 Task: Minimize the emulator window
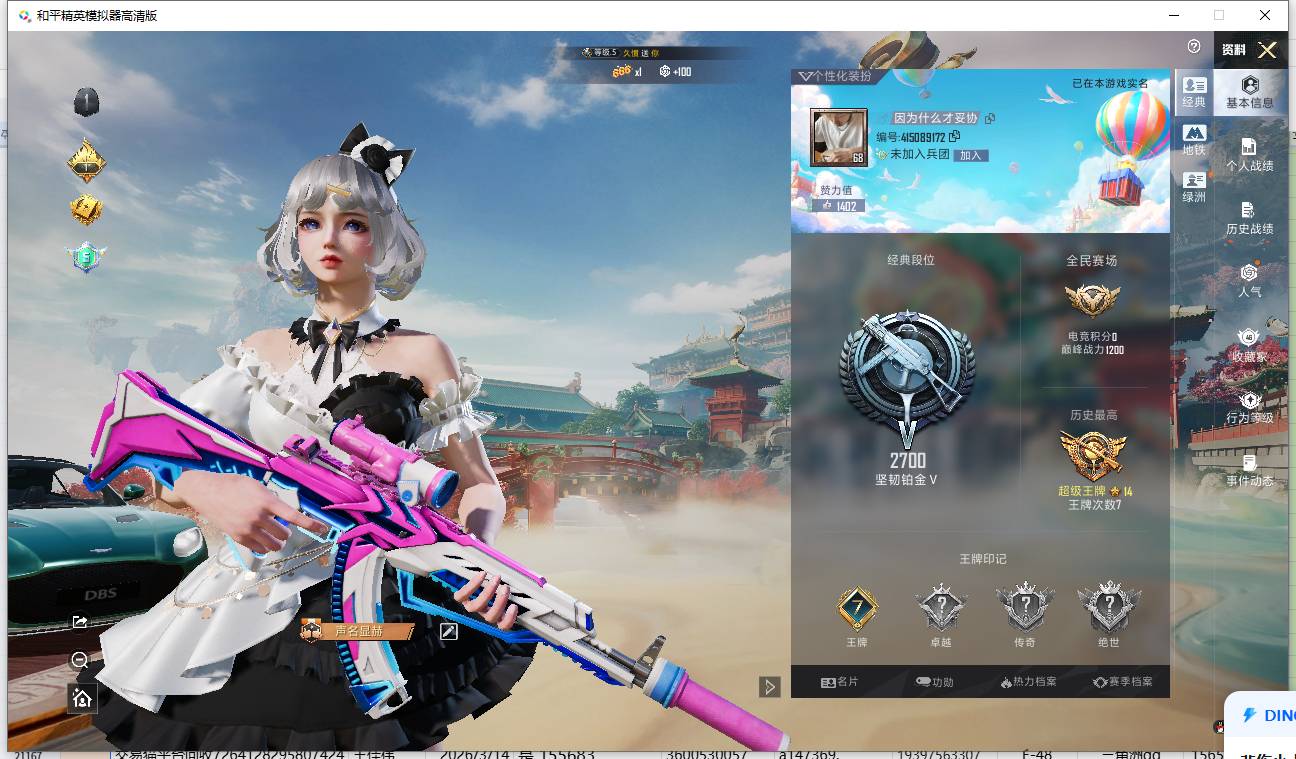click(1173, 15)
